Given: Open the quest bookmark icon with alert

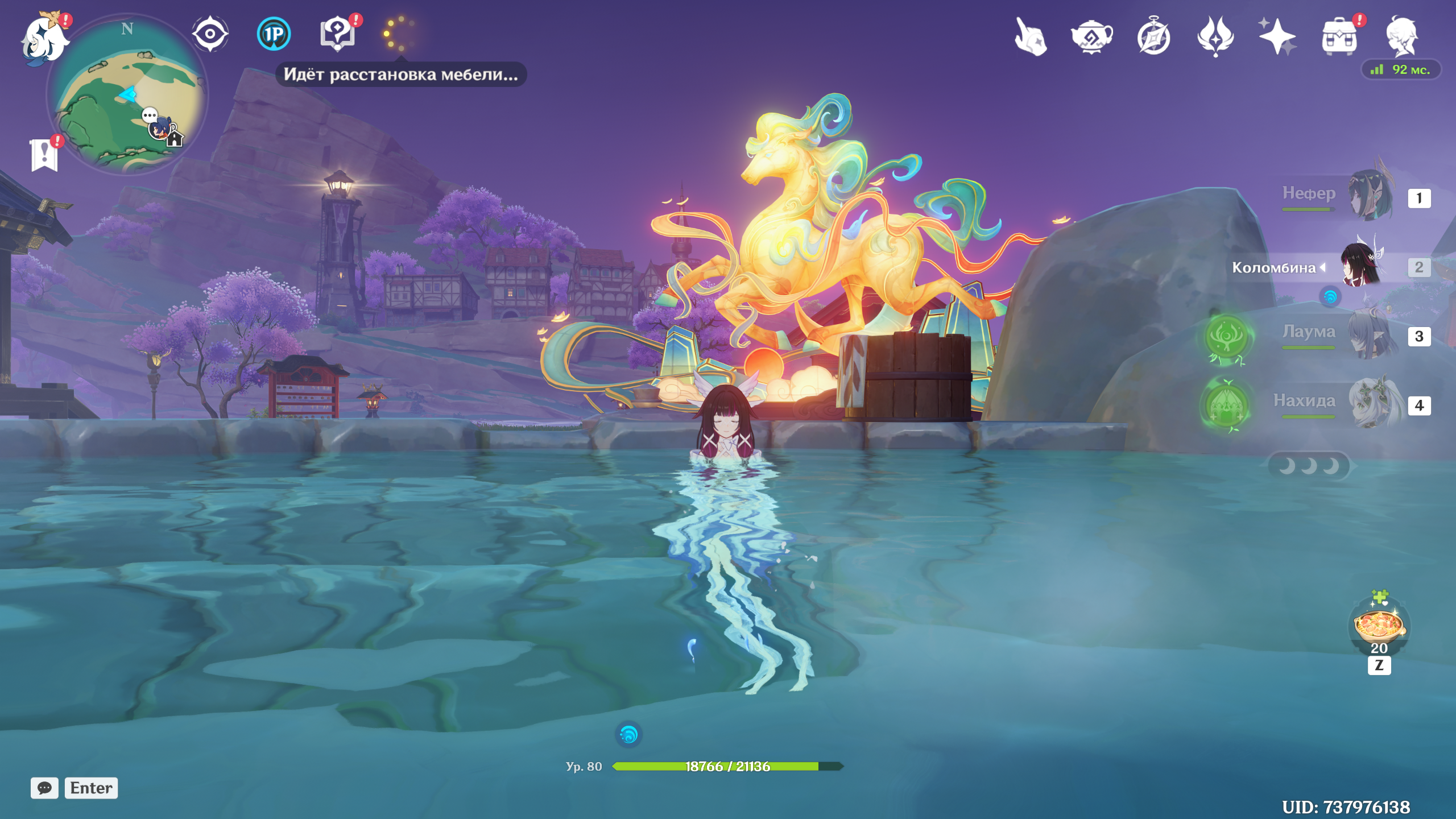Looking at the screenshot, I should tap(44, 155).
